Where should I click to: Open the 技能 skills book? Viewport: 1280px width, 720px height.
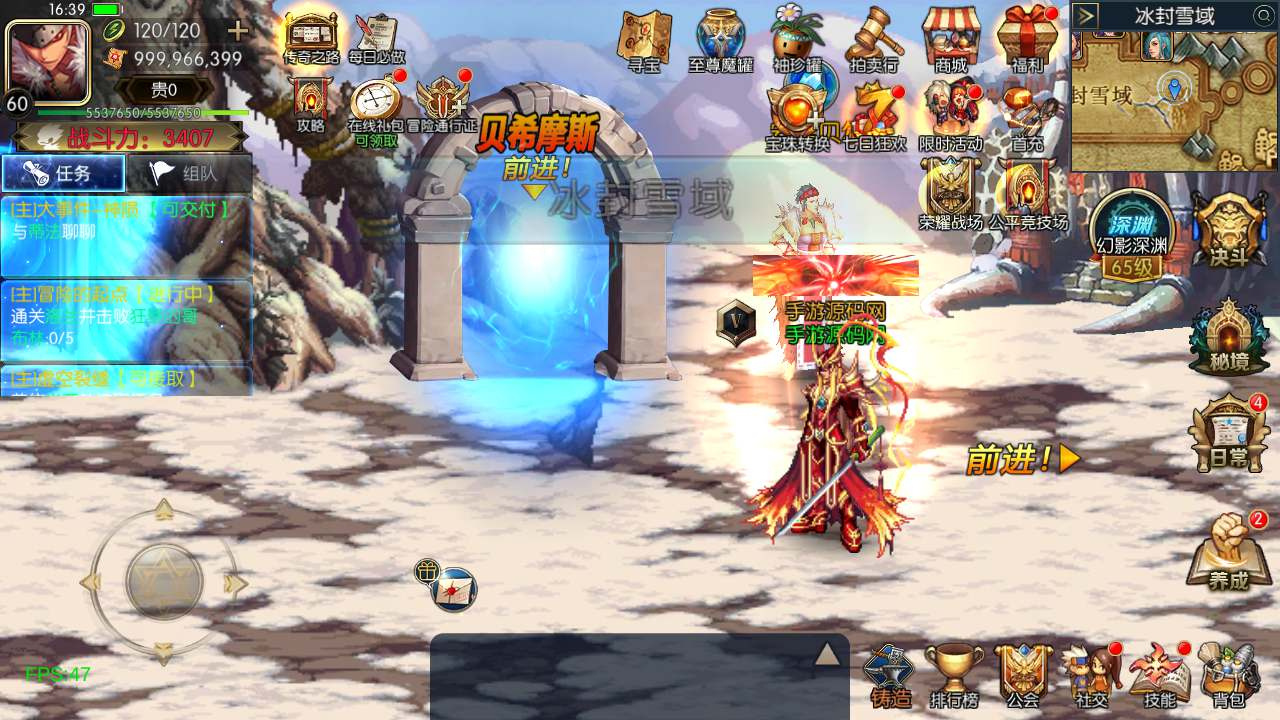[x=1160, y=673]
